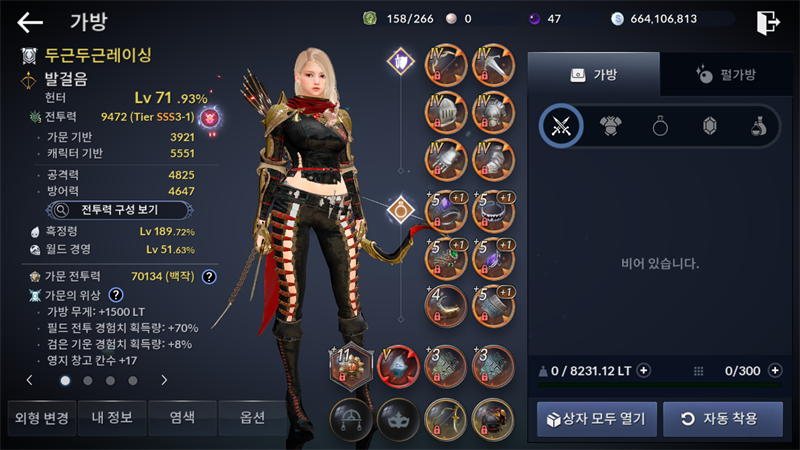Viewport: 800px width, 450px height.
Task: Activate 자동 착용 auto-equip
Action: coord(723,418)
